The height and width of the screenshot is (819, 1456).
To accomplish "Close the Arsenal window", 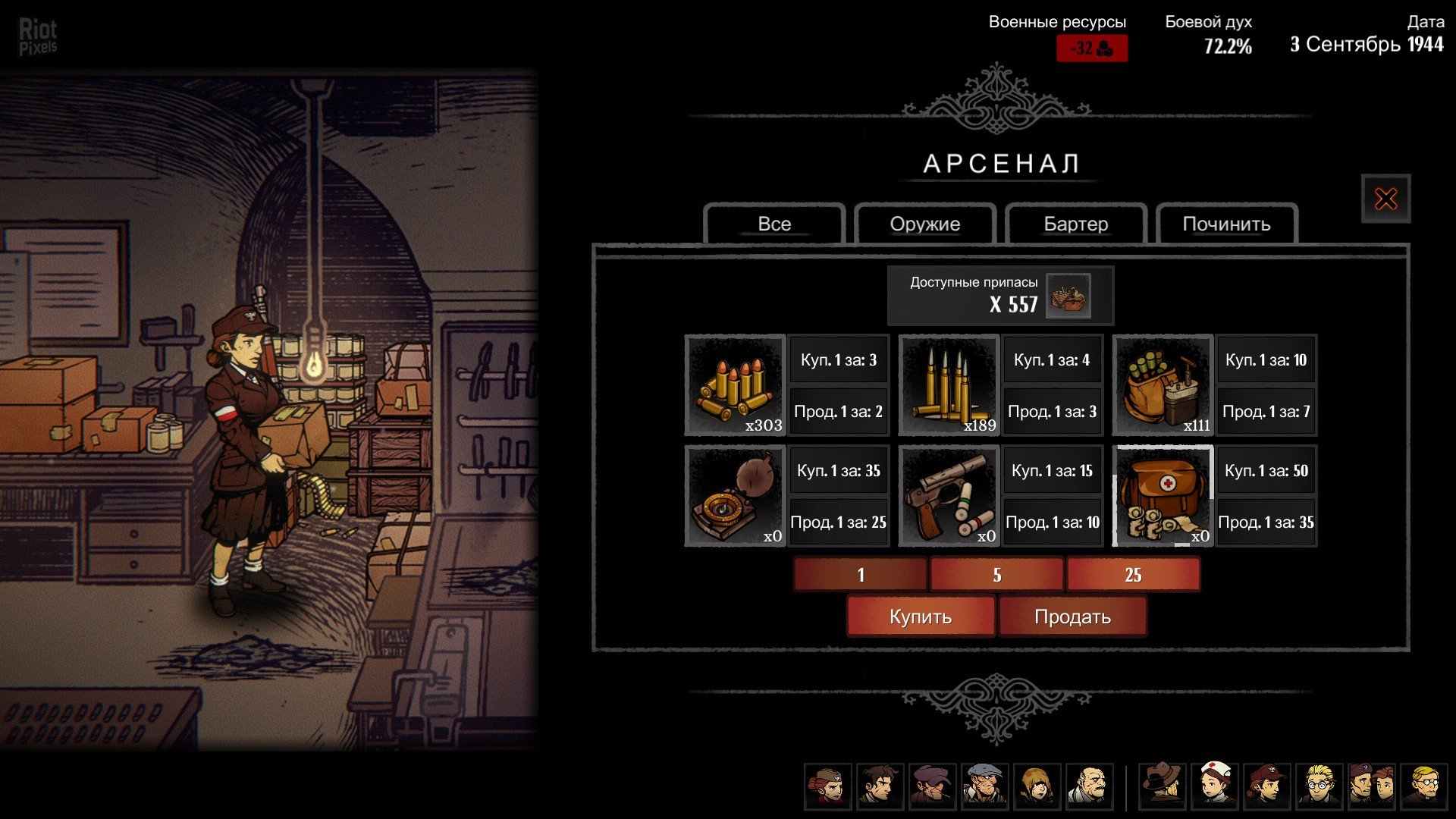I will tap(1385, 199).
